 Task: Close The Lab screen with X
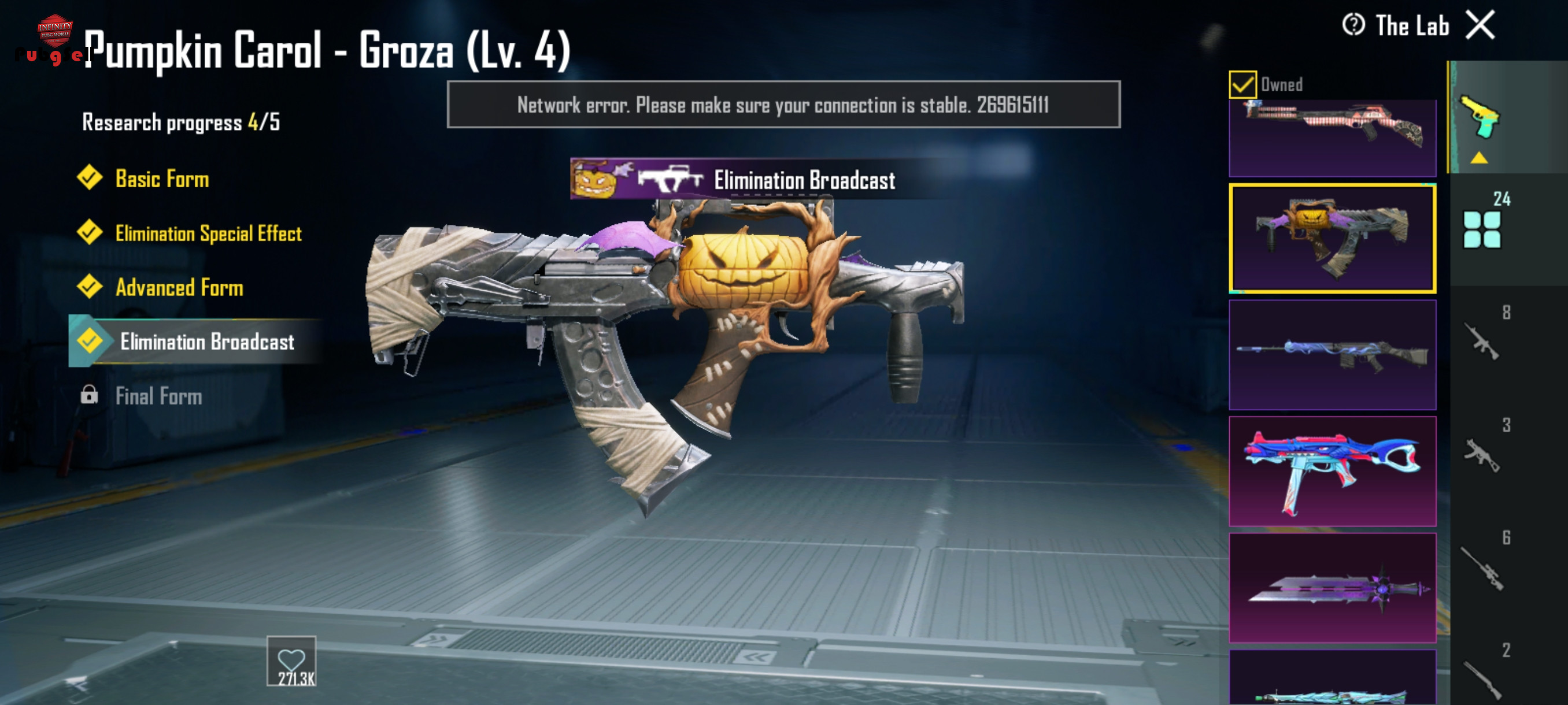(x=1480, y=25)
